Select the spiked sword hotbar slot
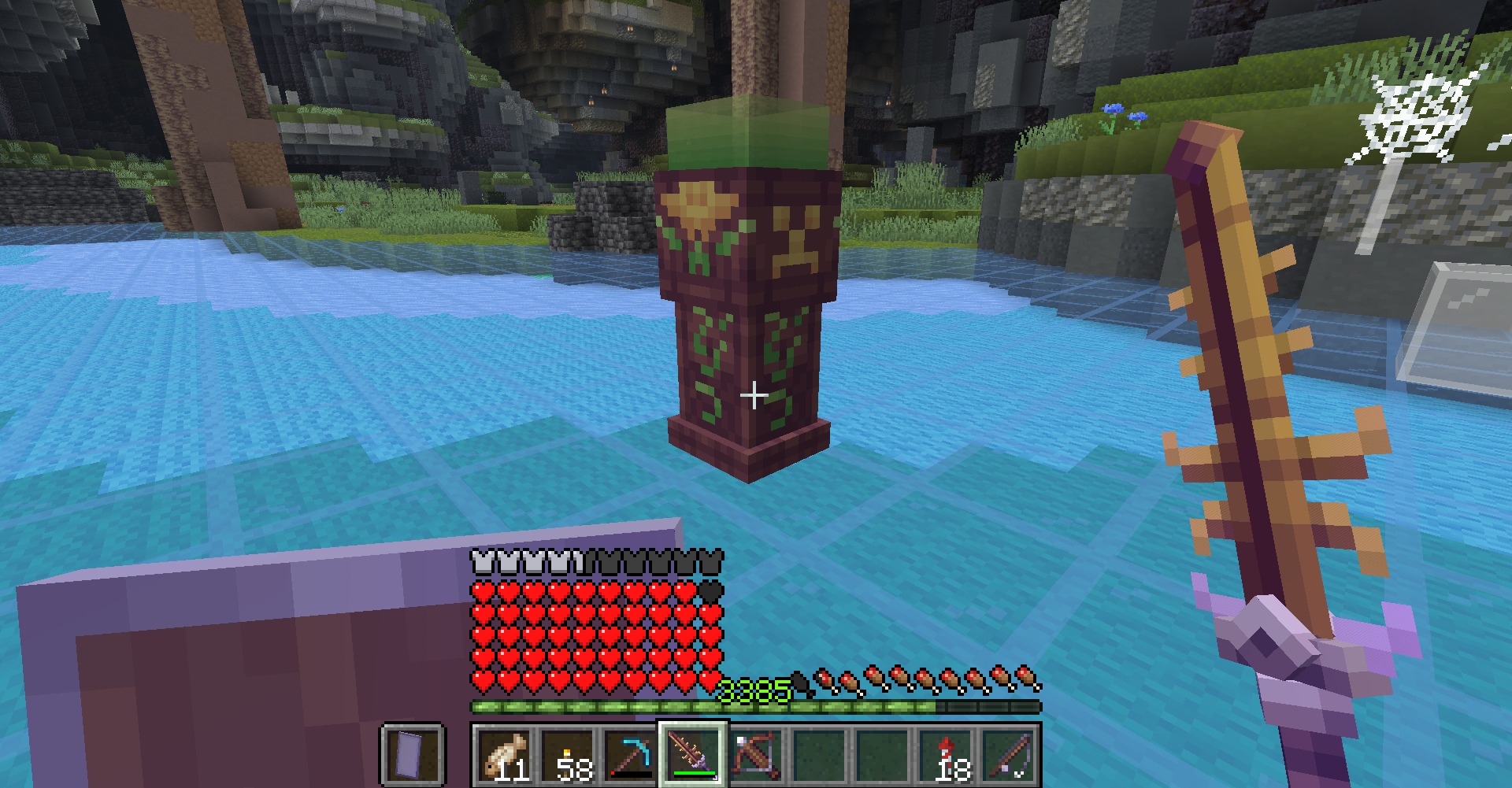This screenshot has height=788, width=1512. pyautogui.click(x=693, y=755)
